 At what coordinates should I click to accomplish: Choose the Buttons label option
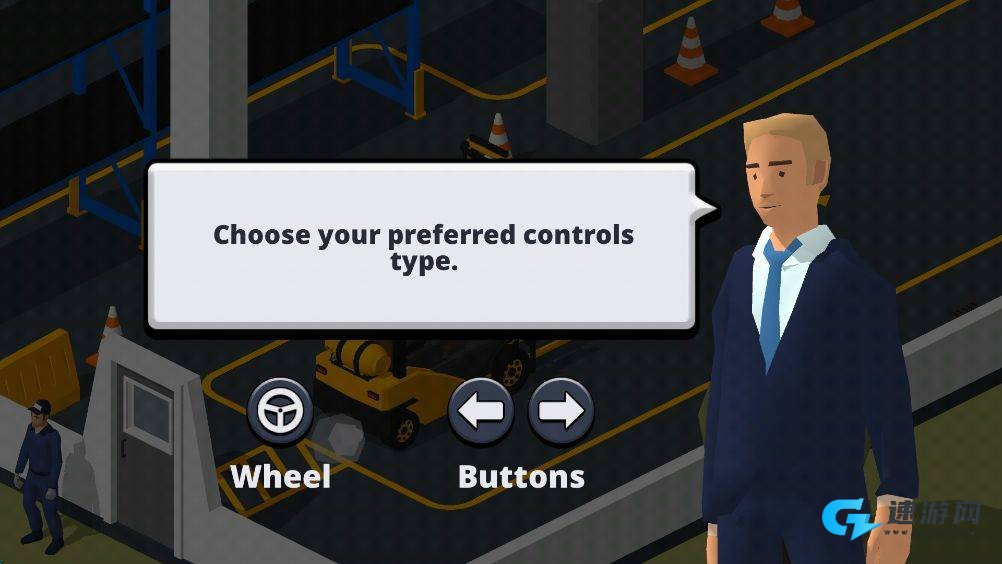521,476
